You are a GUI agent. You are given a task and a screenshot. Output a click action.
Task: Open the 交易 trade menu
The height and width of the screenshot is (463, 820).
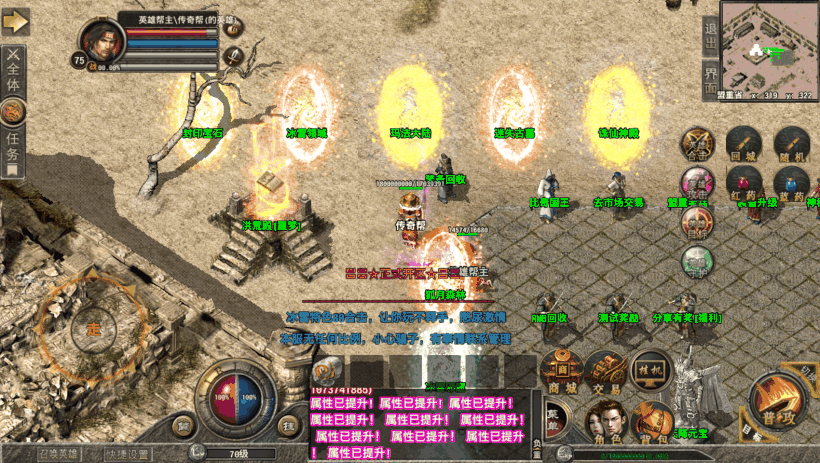click(606, 373)
